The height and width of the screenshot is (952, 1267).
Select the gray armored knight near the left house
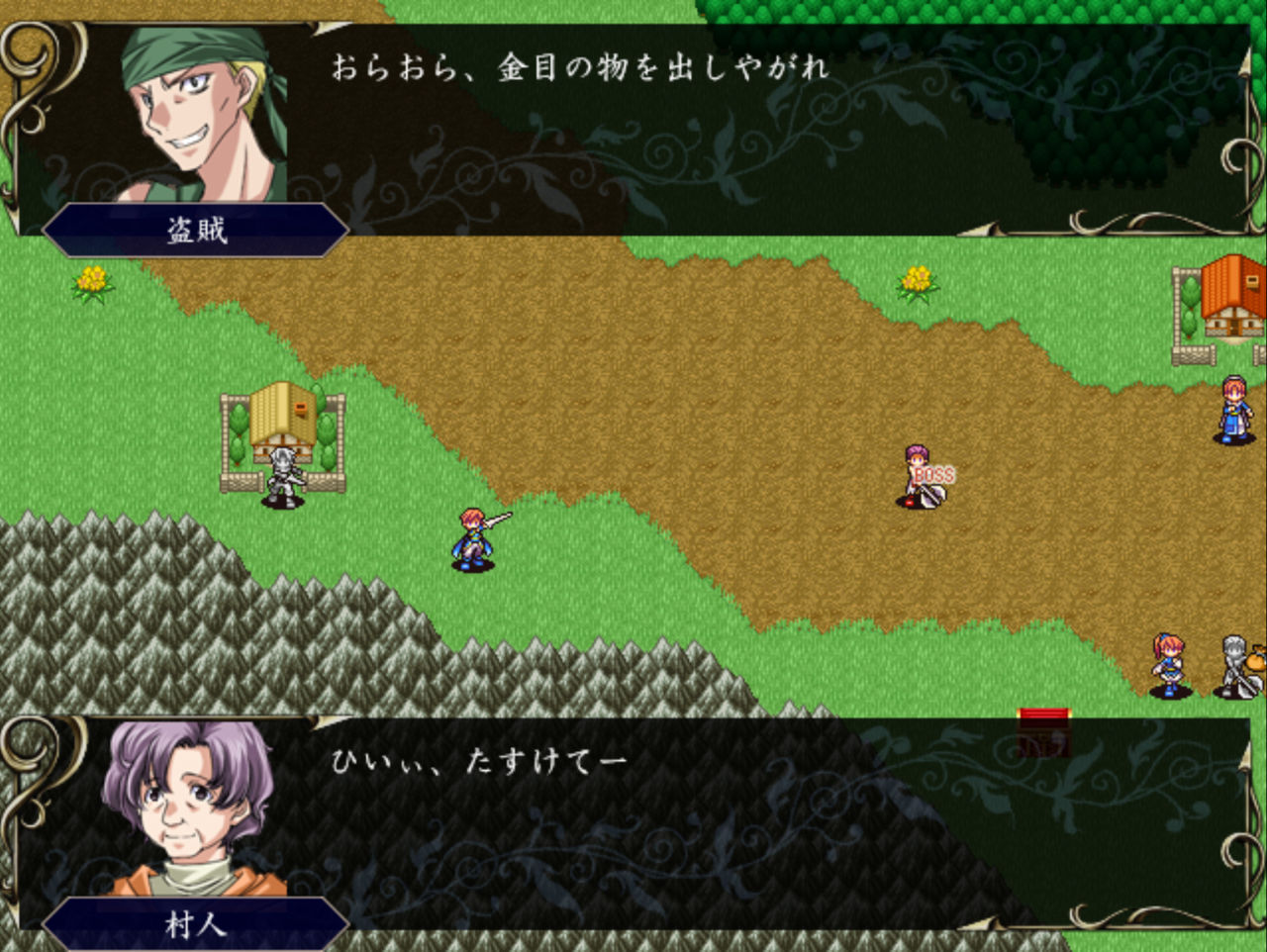pos(280,475)
